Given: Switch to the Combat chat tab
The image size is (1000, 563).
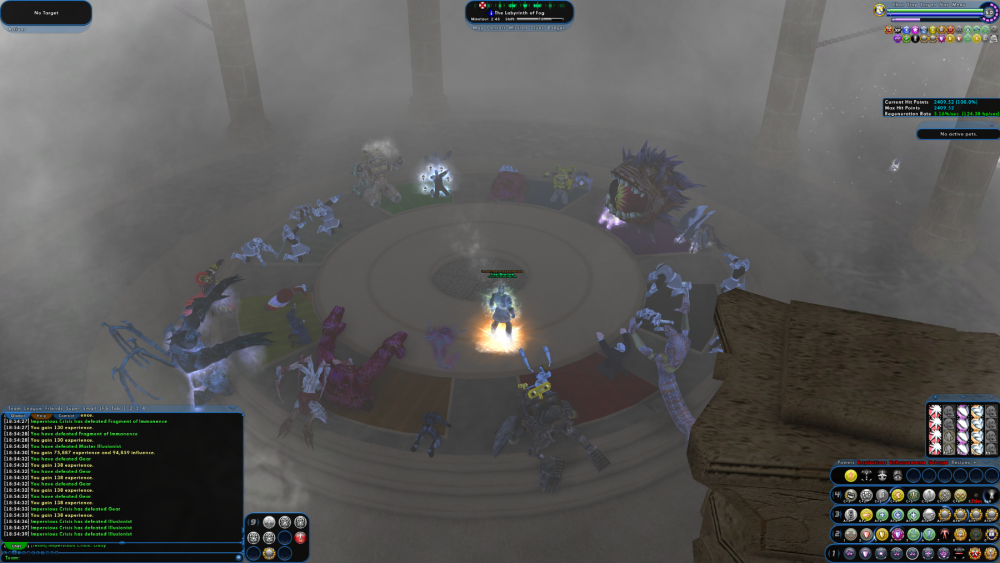Looking at the screenshot, I should coord(66,416).
